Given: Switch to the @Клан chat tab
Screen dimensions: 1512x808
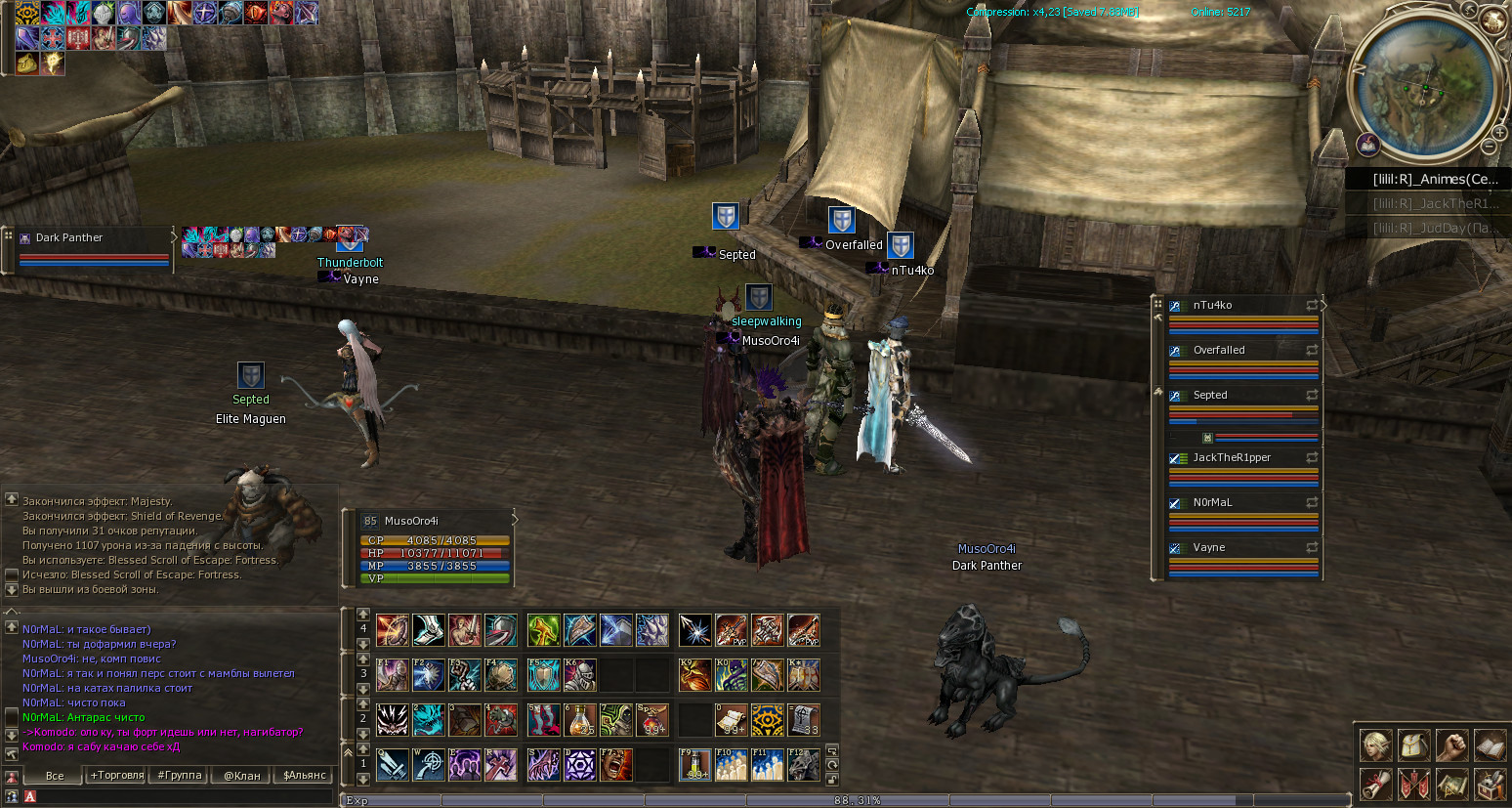Looking at the screenshot, I should tap(242, 776).
